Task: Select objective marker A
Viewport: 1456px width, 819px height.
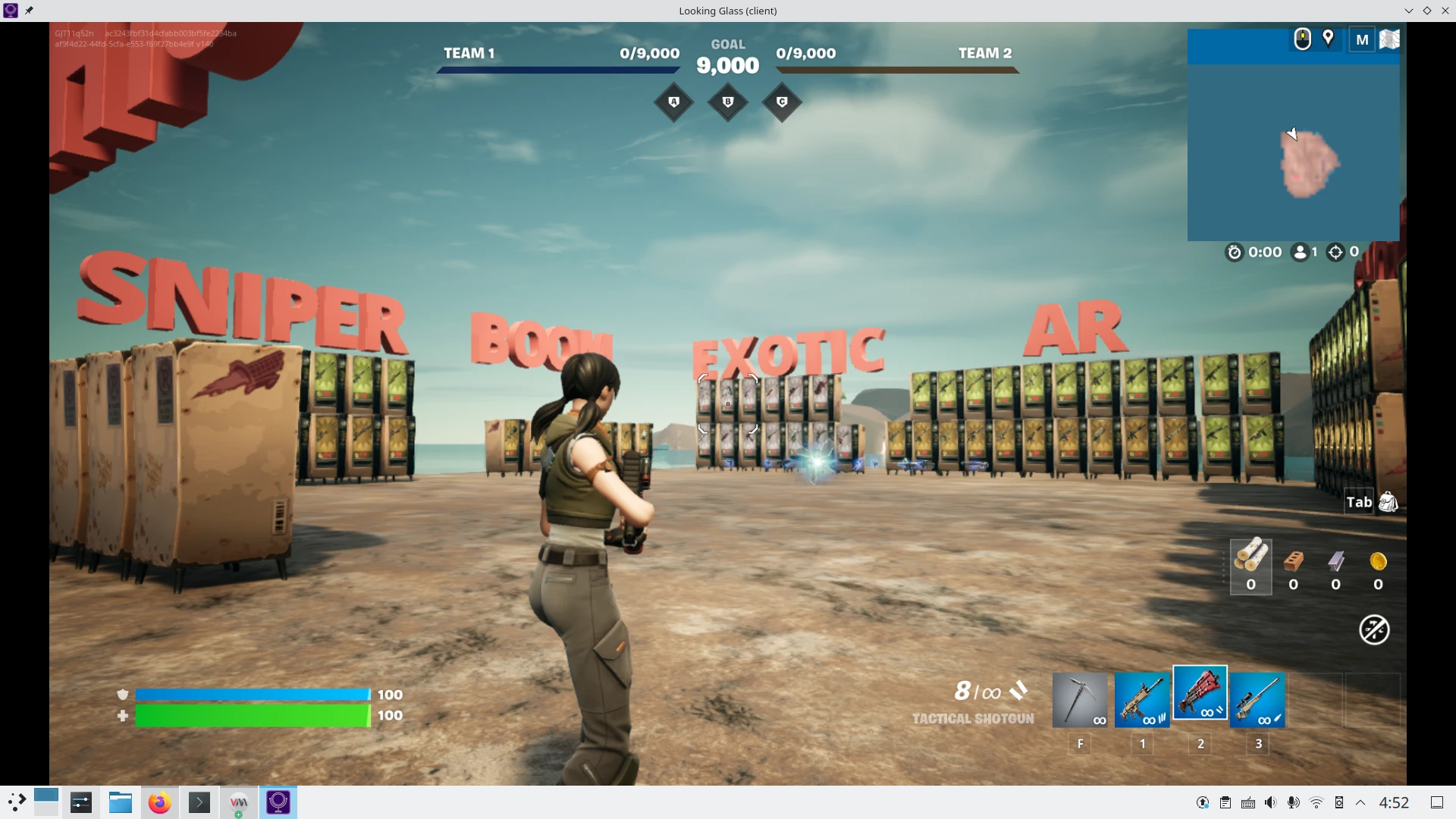Action: click(674, 102)
